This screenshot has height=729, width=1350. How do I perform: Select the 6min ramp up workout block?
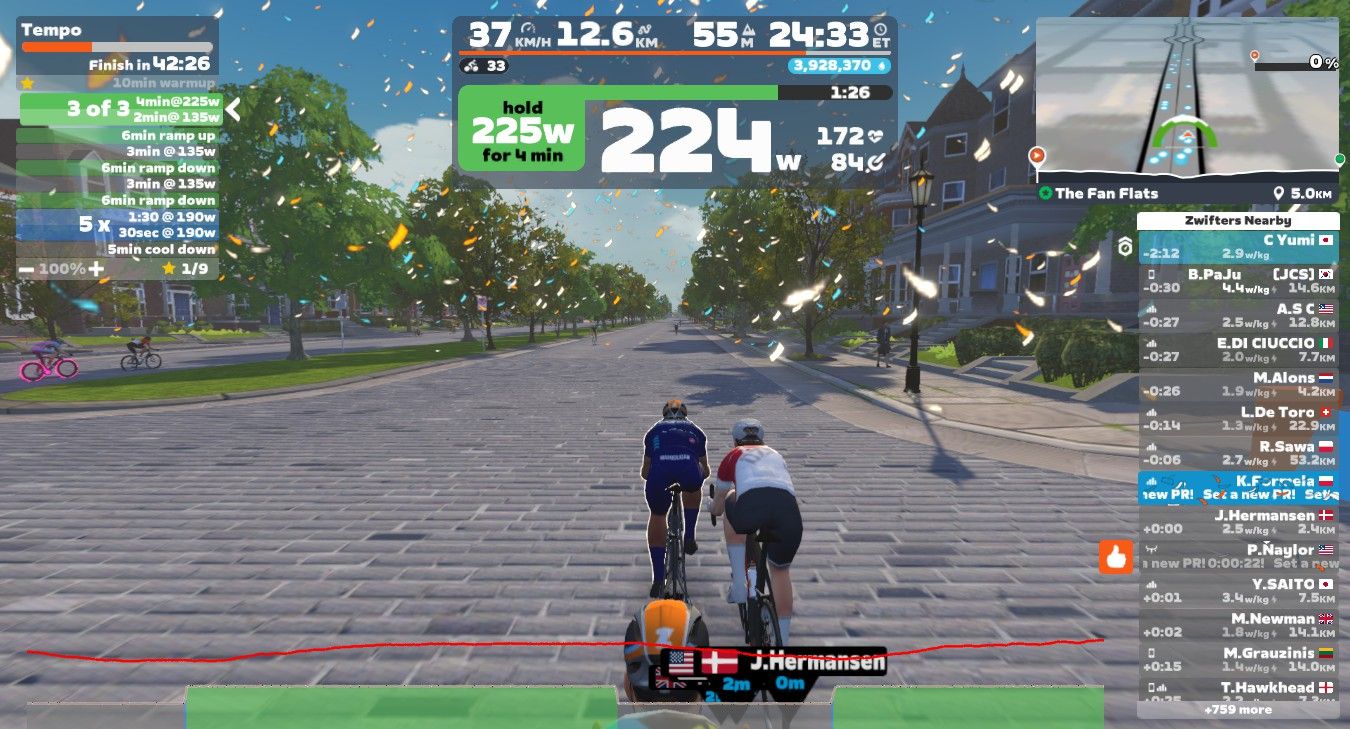[x=118, y=136]
